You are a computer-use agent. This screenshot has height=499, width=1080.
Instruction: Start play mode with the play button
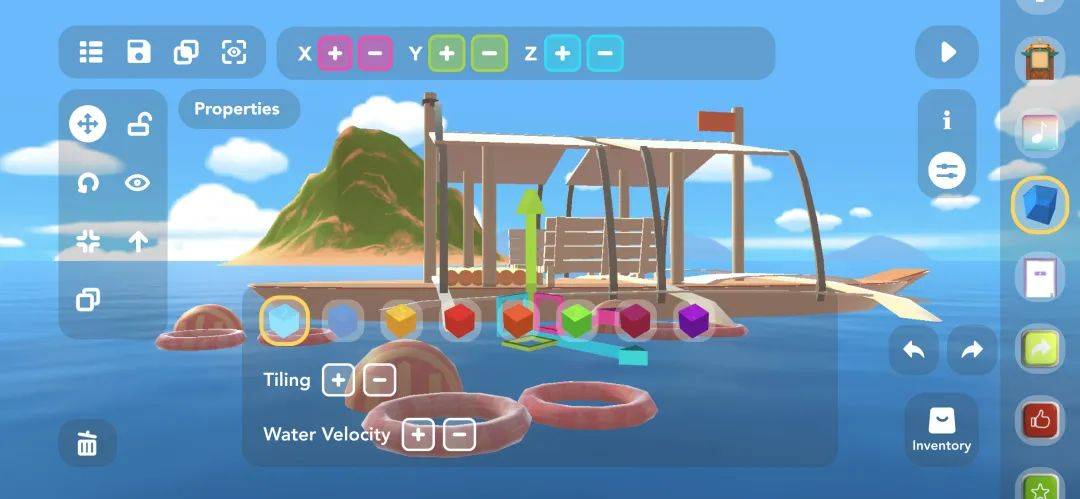tap(947, 52)
